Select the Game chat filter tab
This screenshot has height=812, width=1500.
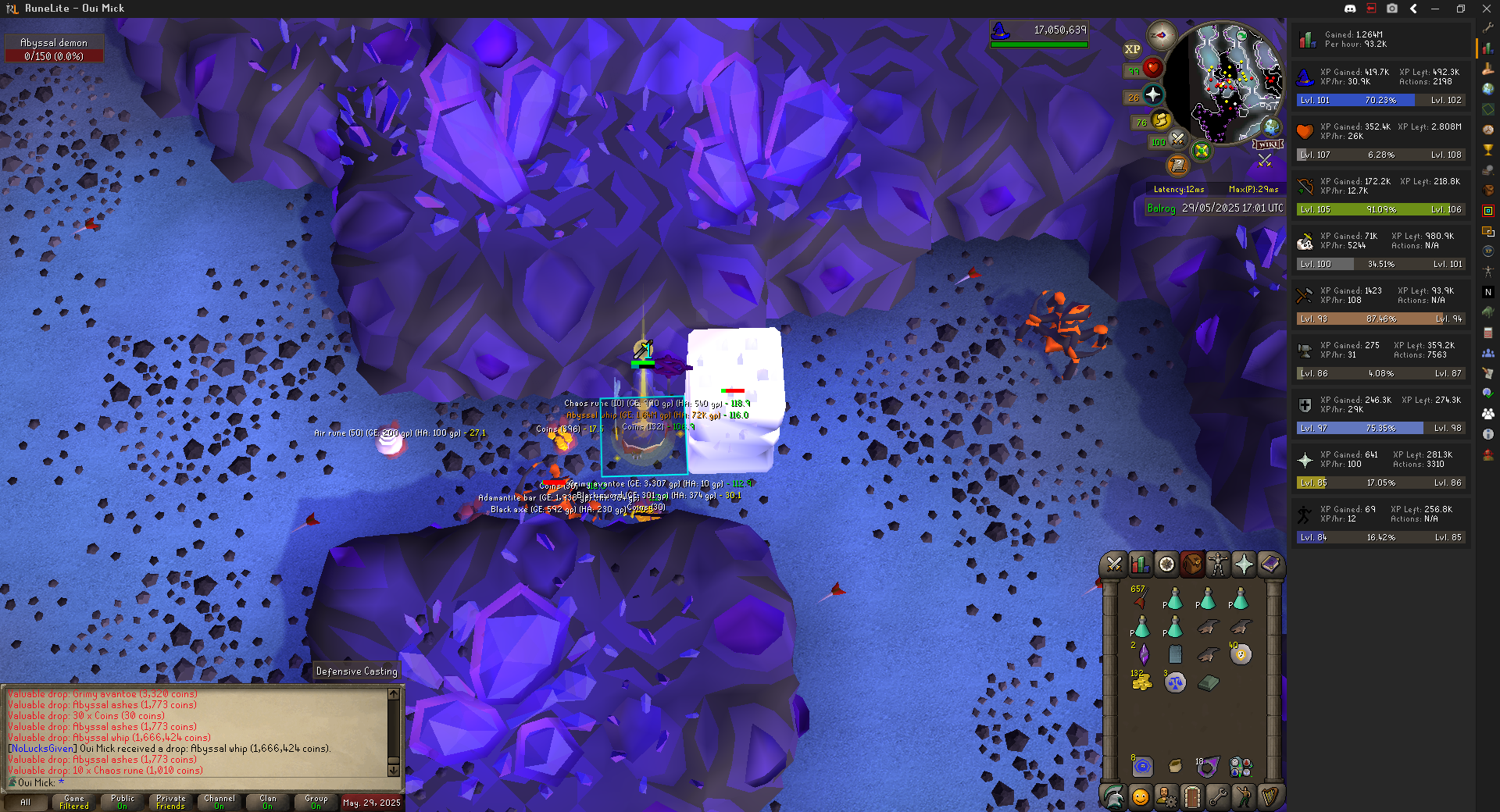[x=74, y=802]
